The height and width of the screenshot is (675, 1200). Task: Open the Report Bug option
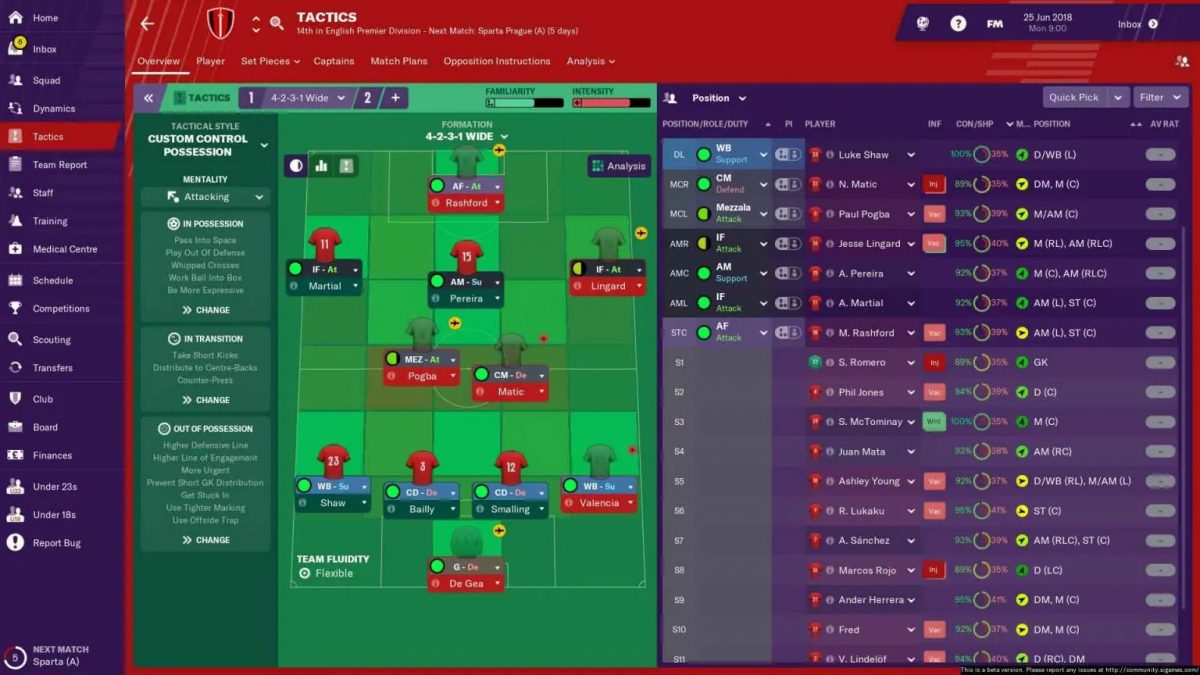coord(57,543)
